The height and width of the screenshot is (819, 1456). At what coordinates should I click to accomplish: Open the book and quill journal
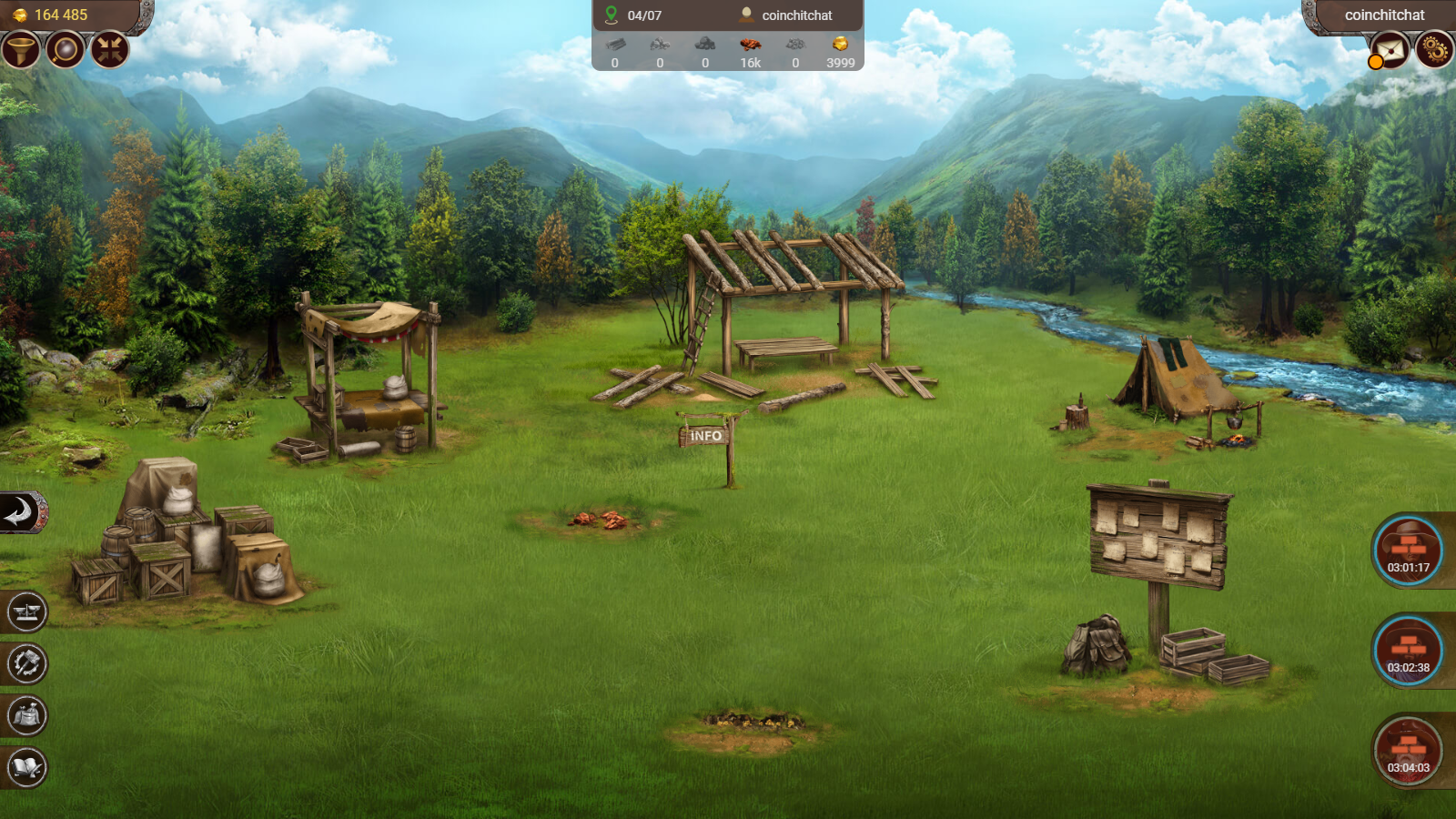click(x=26, y=767)
